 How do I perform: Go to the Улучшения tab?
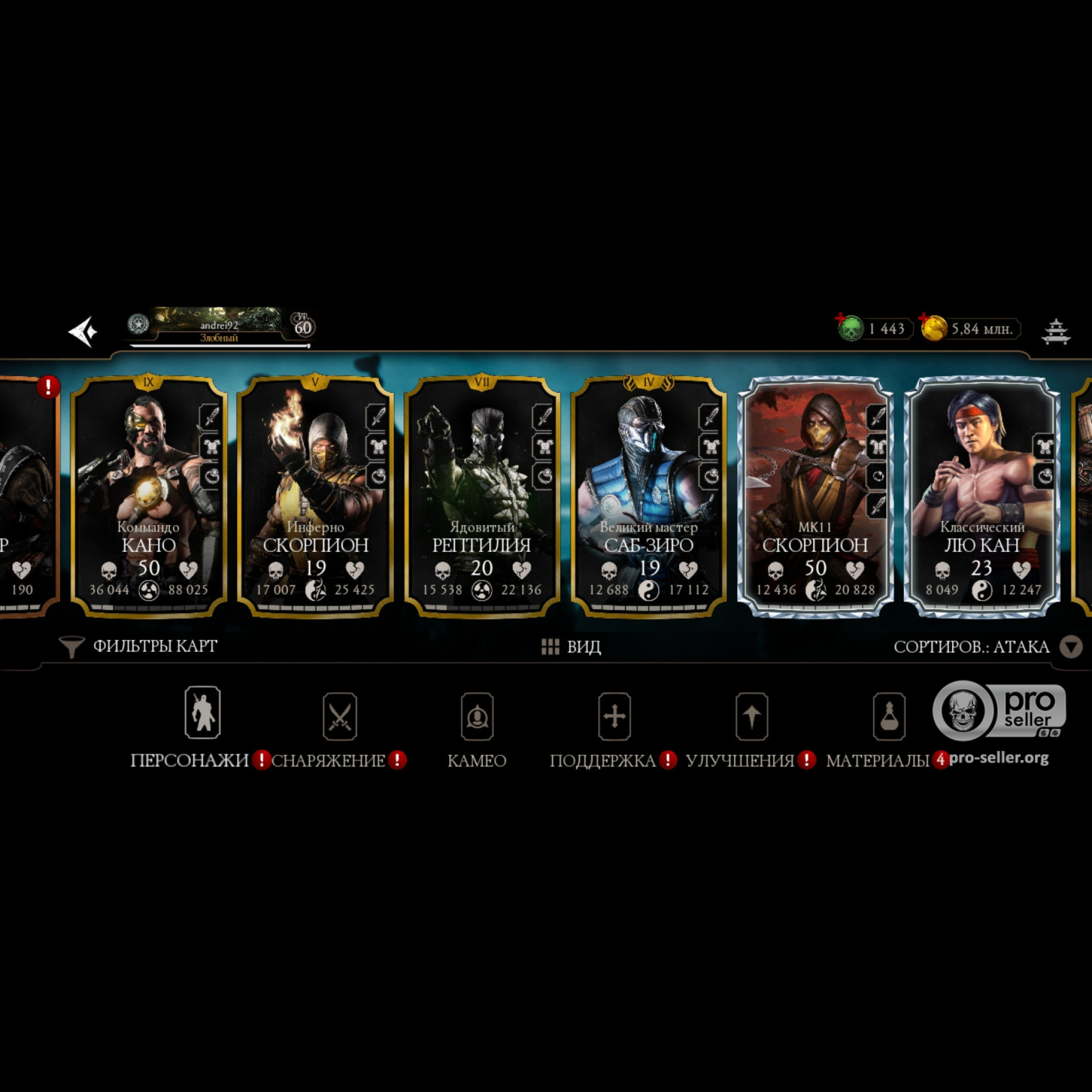click(751, 726)
